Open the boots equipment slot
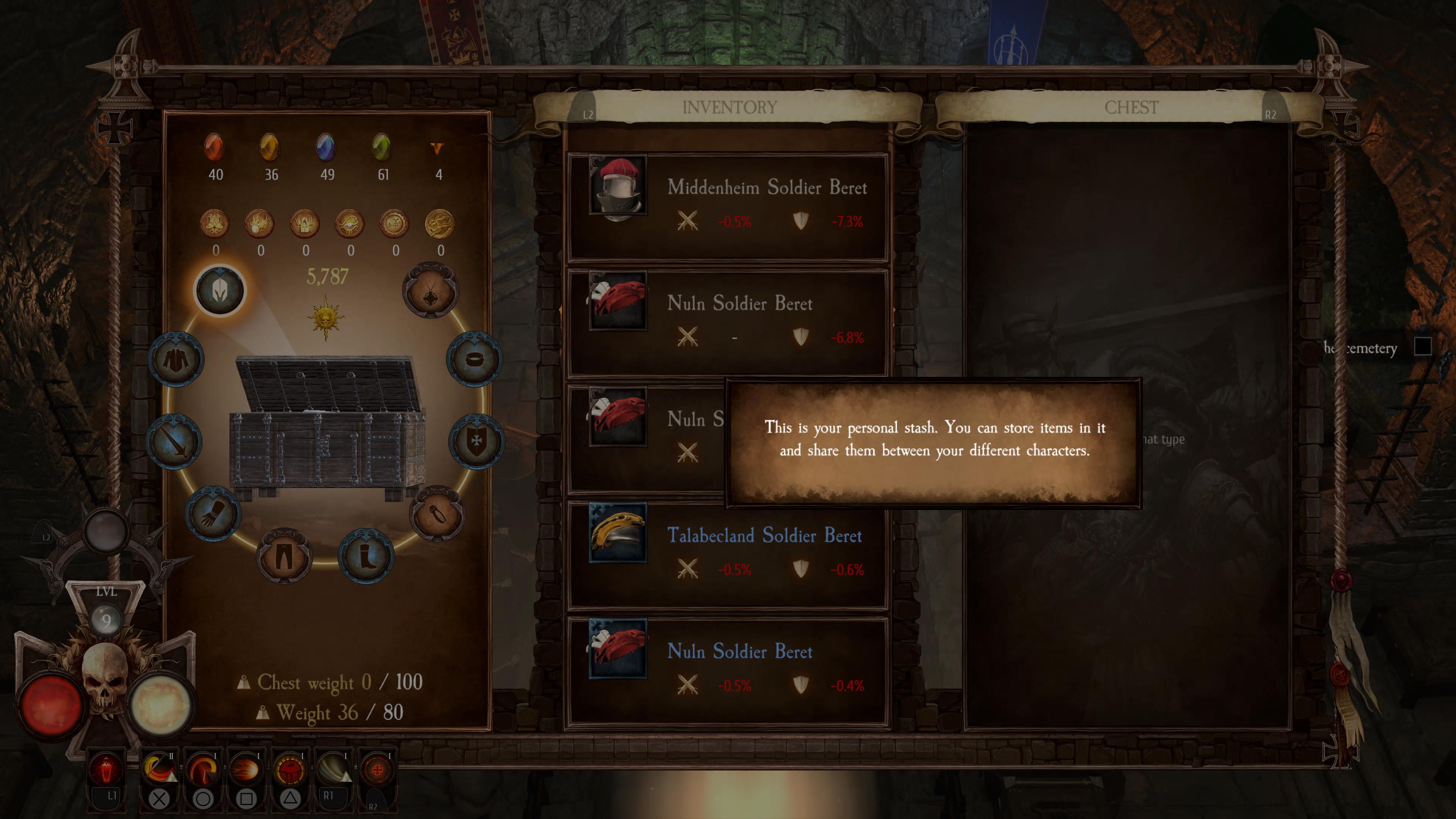The height and width of the screenshot is (819, 1456). (366, 556)
